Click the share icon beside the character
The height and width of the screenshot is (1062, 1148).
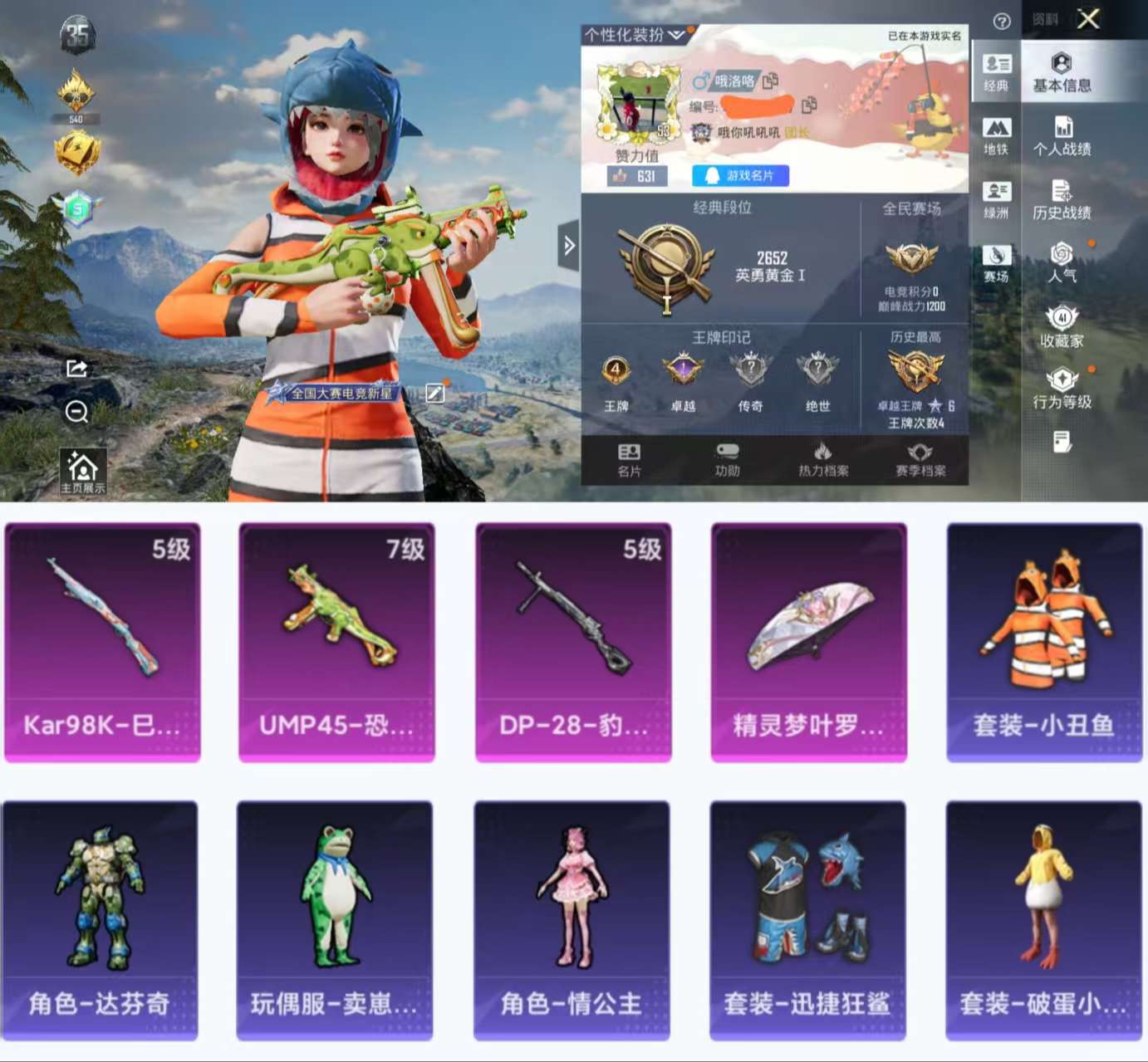click(x=76, y=369)
